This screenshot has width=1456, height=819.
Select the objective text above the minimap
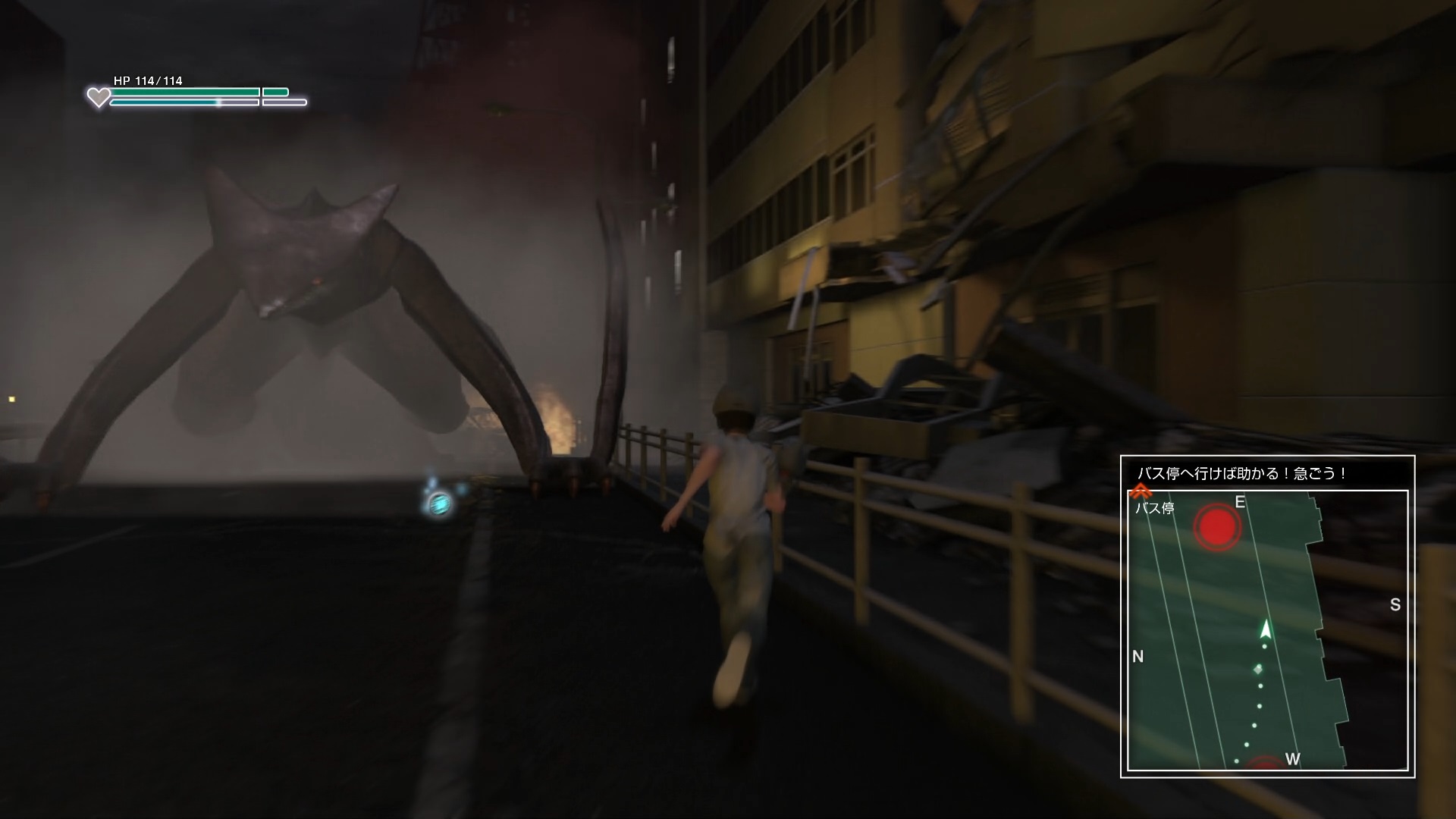1242,474
